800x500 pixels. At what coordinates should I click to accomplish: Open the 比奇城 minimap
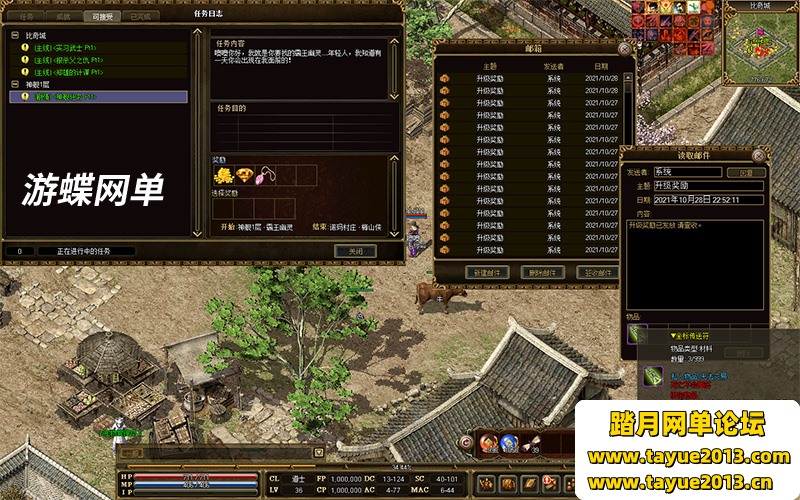click(760, 45)
